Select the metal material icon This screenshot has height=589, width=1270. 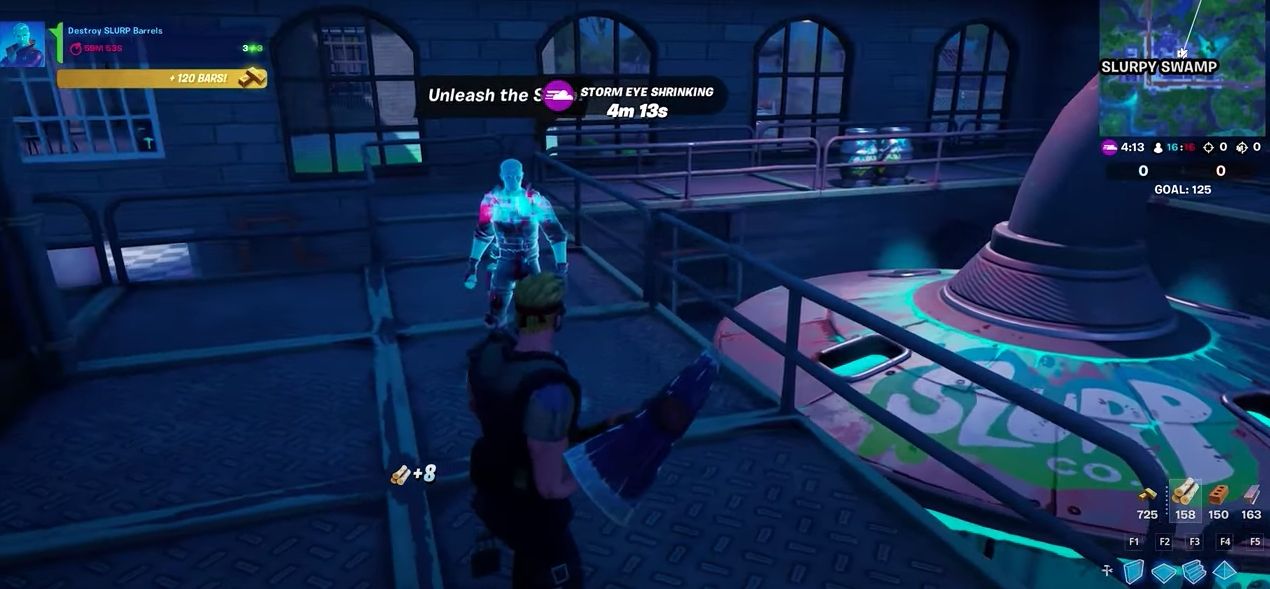[1251, 494]
